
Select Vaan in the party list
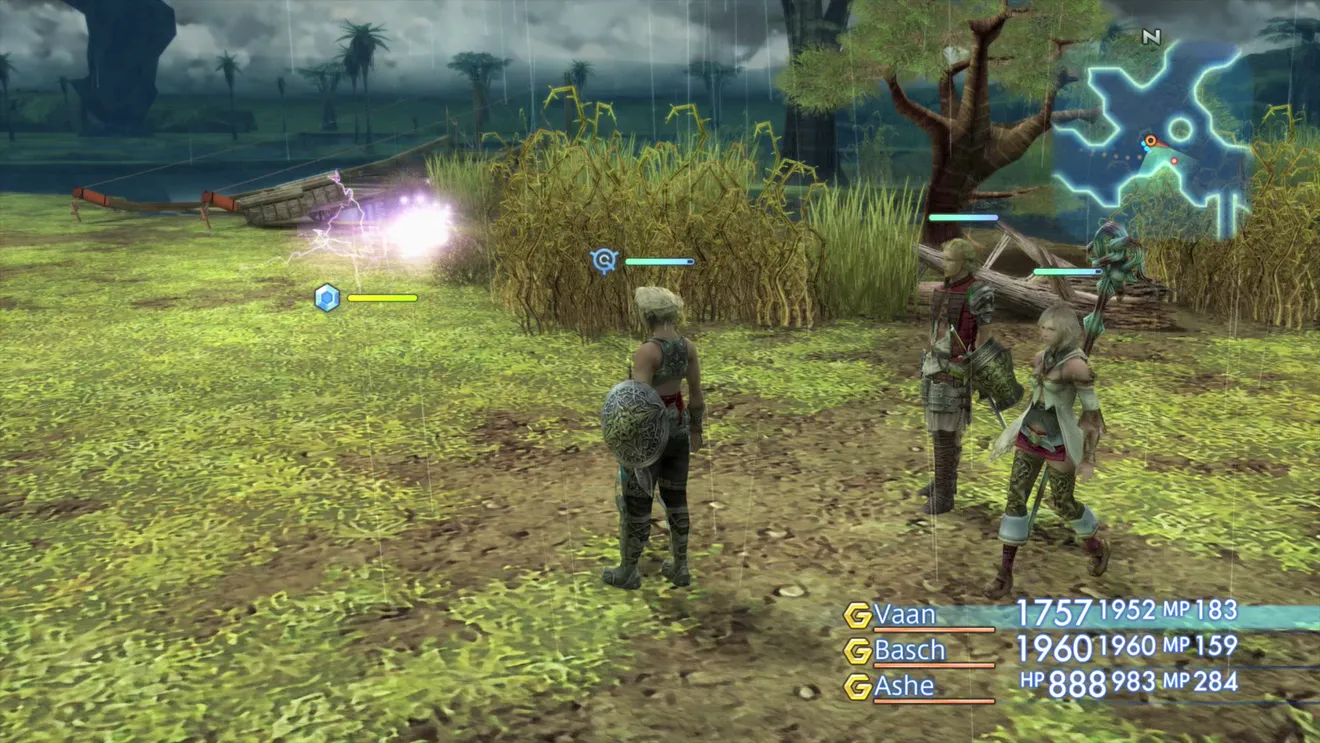click(x=906, y=615)
